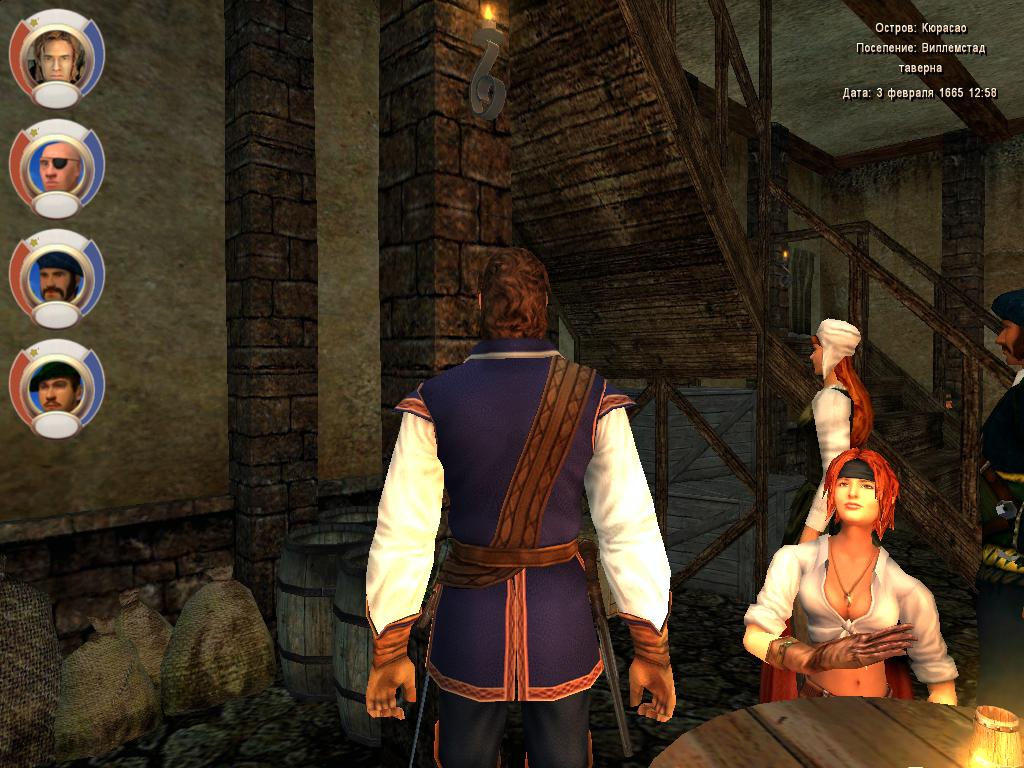Screen dimensions: 1024x768
Task: Choose the blue bandana officer portrait
Action: point(56,275)
